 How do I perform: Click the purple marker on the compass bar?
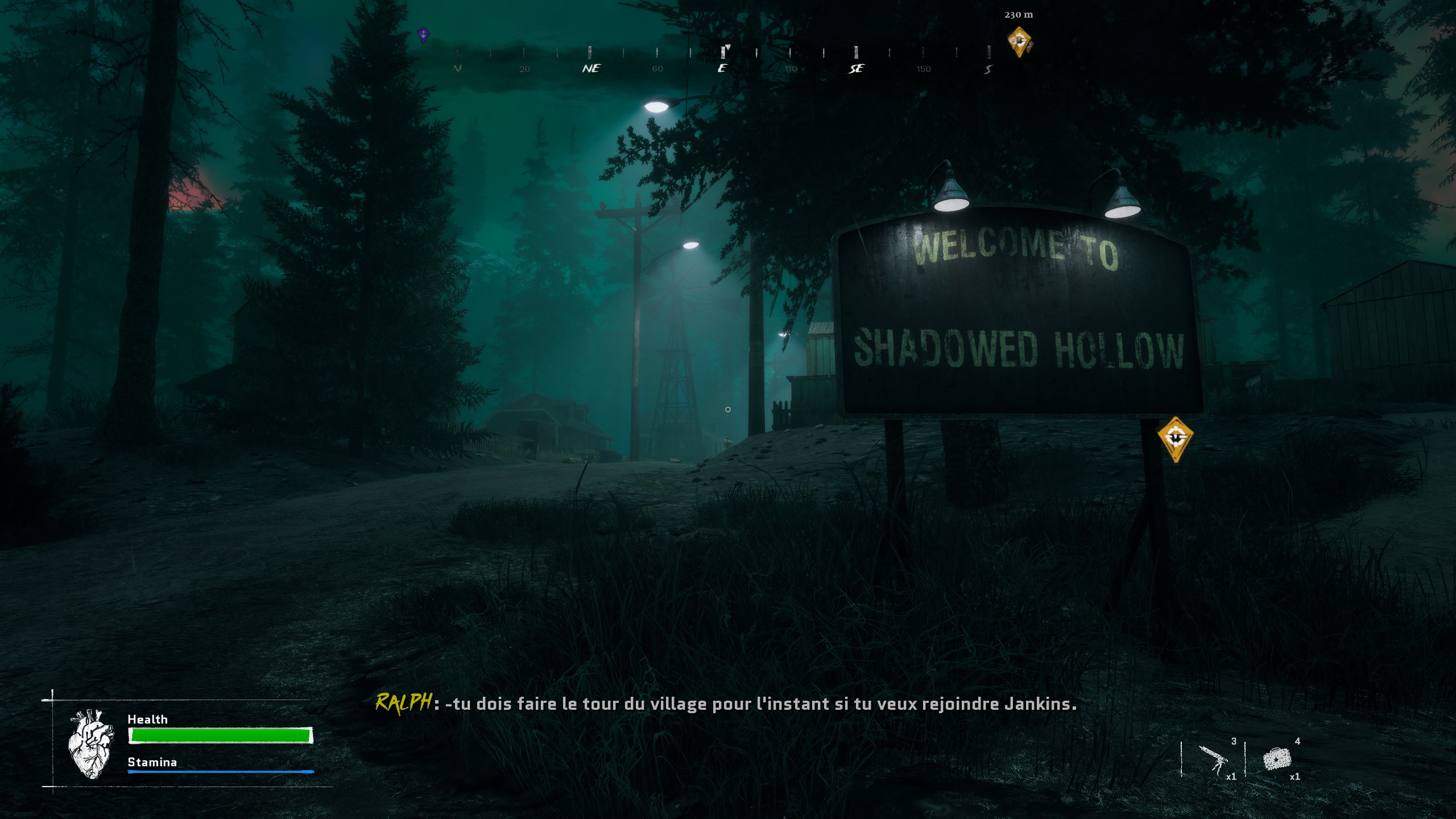(x=423, y=35)
